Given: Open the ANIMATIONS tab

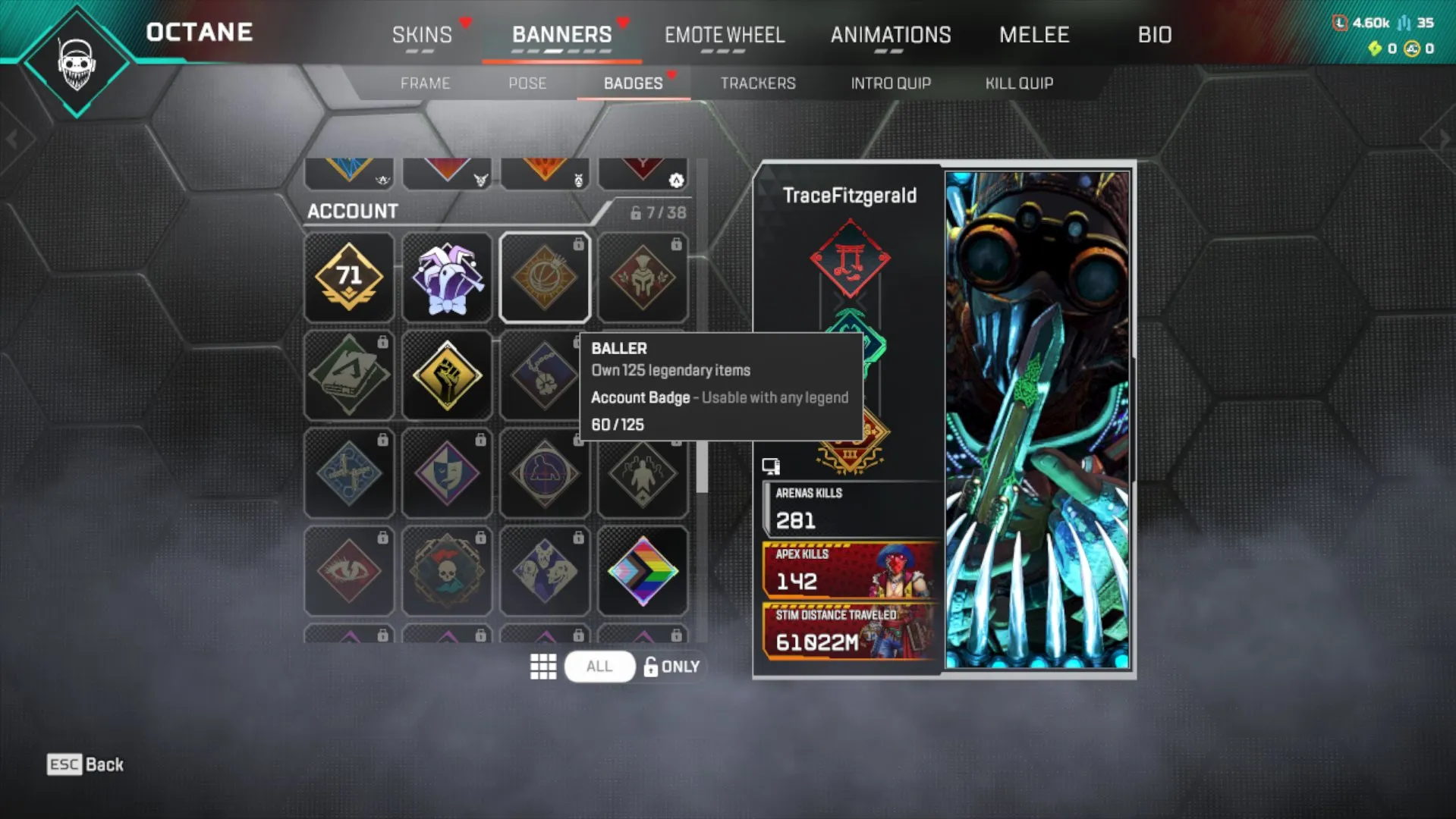Looking at the screenshot, I should (891, 35).
